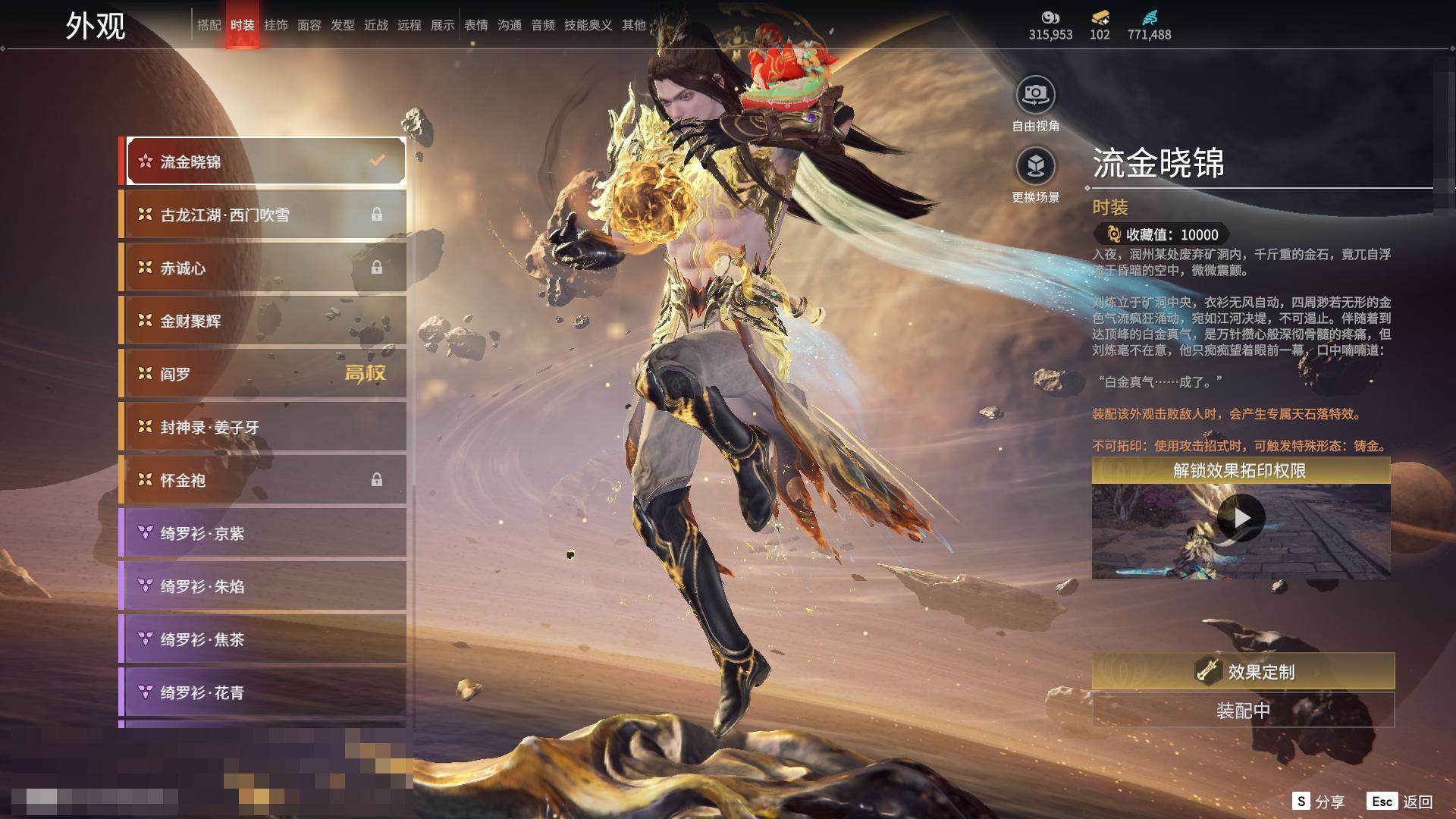Switch to the 搭配 tab
1456x819 pixels.
(209, 25)
